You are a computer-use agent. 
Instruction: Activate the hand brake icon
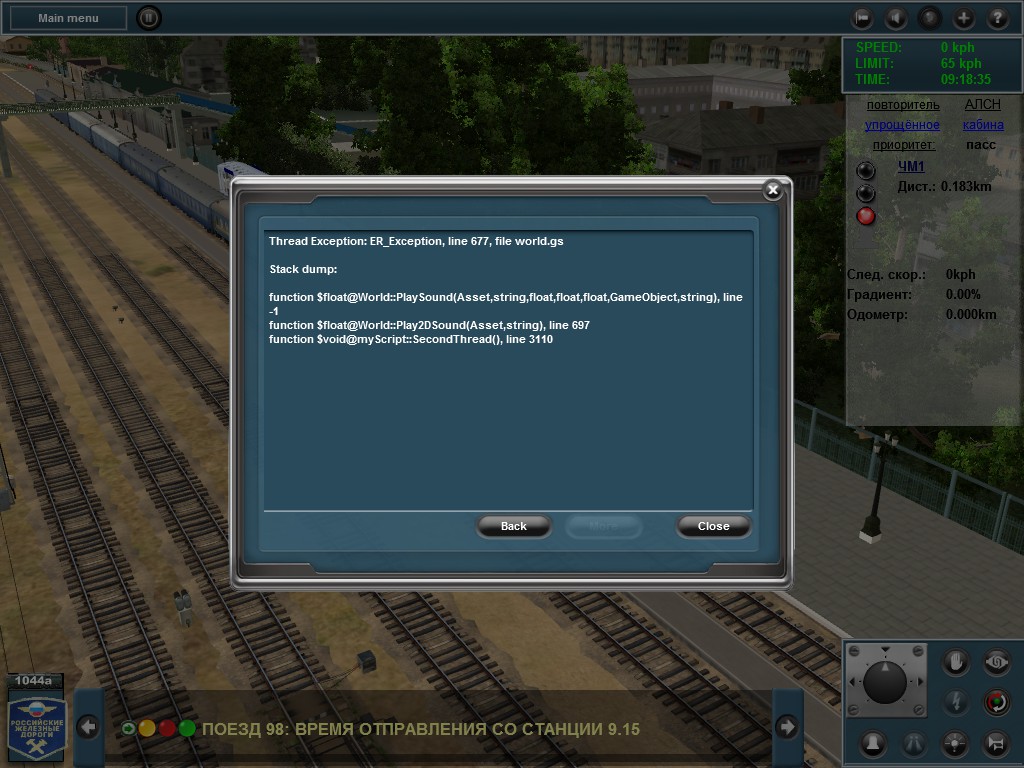point(957,662)
